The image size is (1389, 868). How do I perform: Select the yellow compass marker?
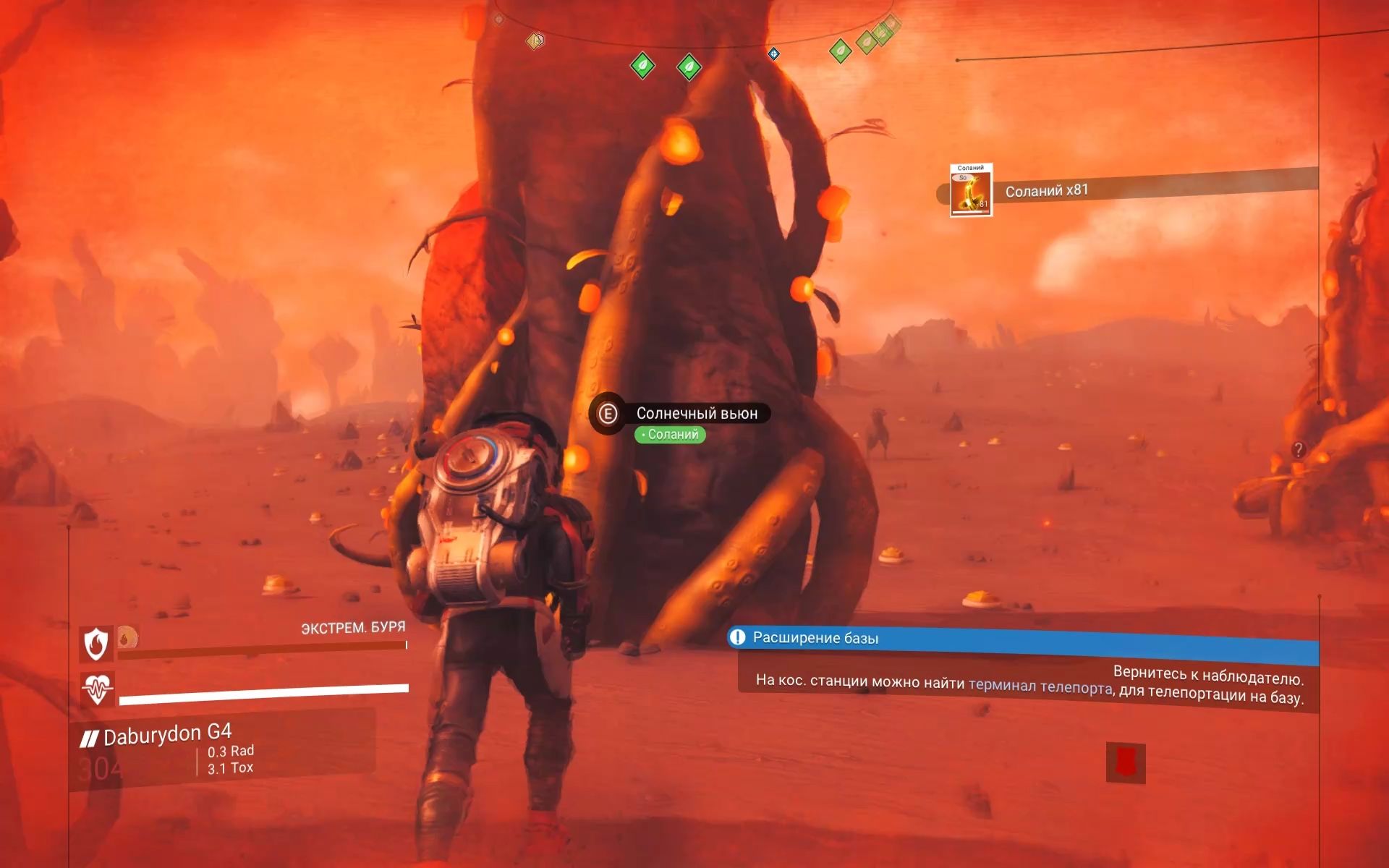pyautogui.click(x=535, y=41)
